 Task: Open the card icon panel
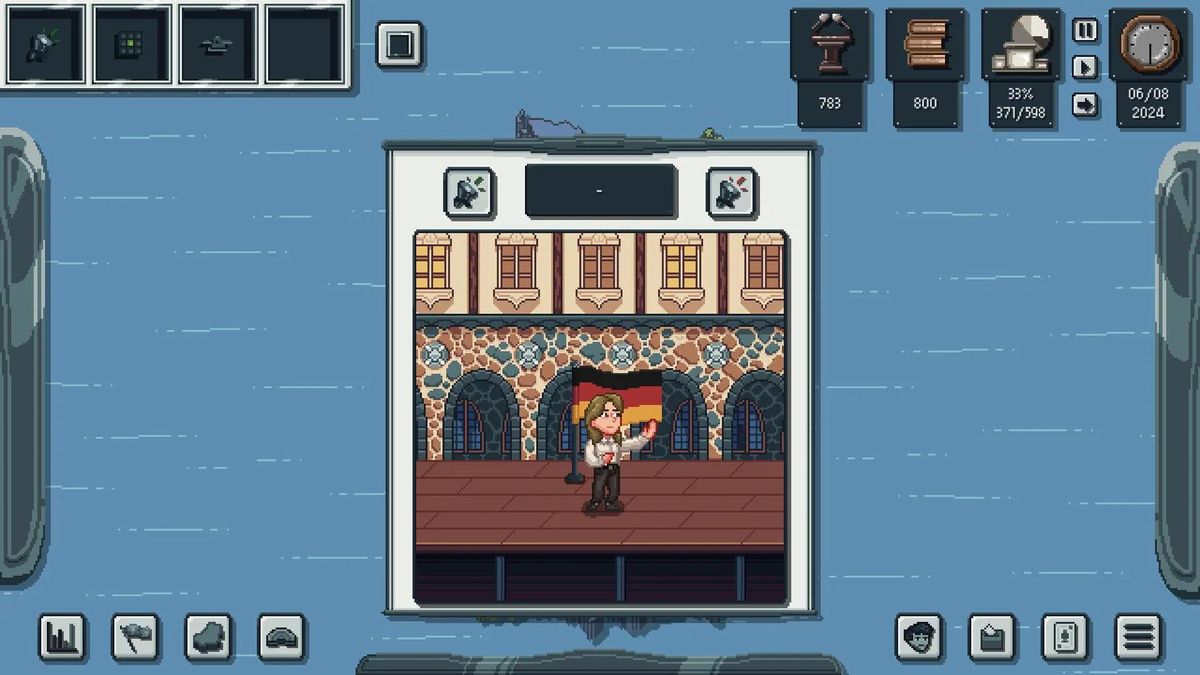click(x=1065, y=637)
